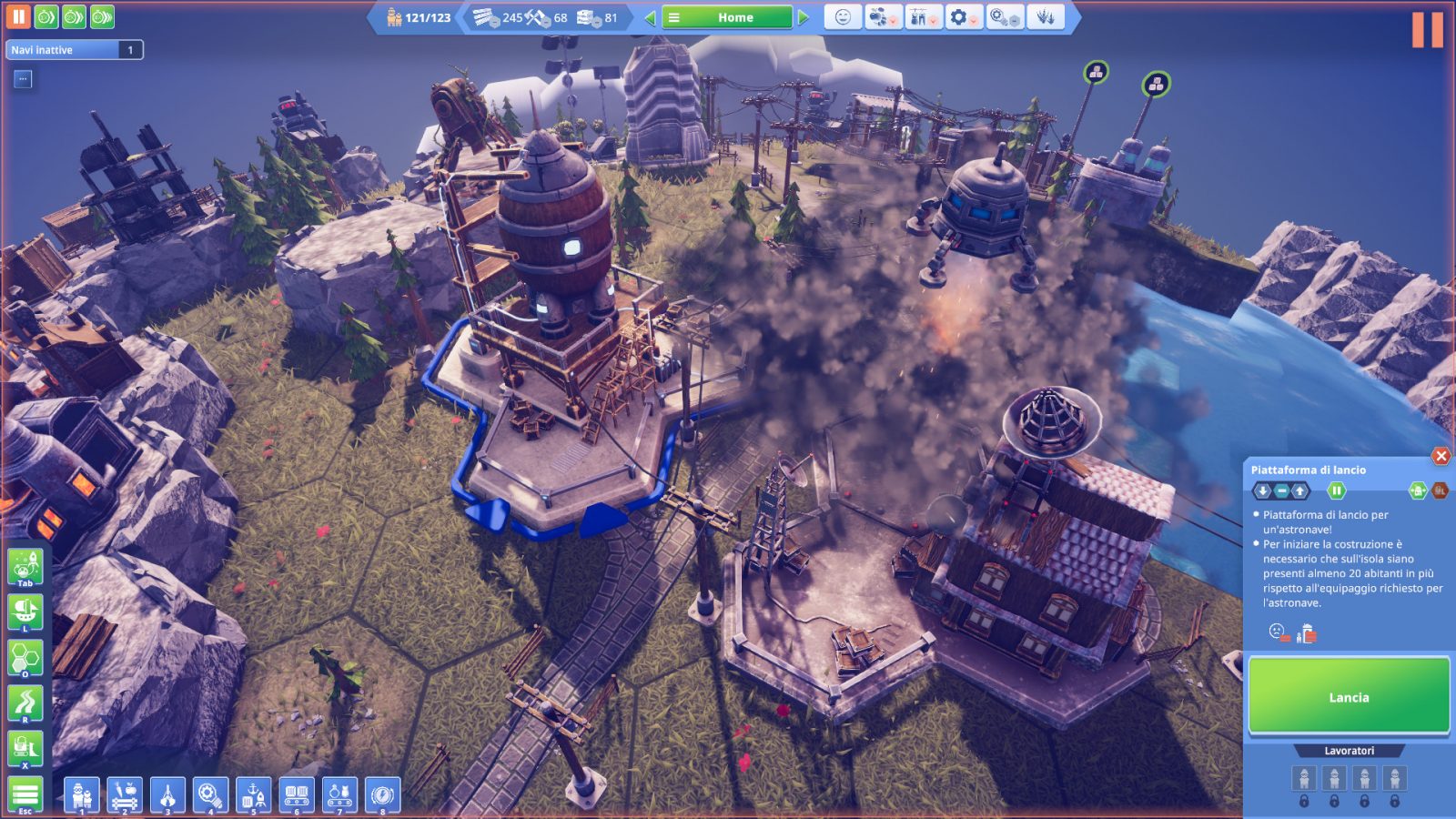1456x819 pixels.
Task: Open the Home island dropdown
Action: click(x=726, y=17)
